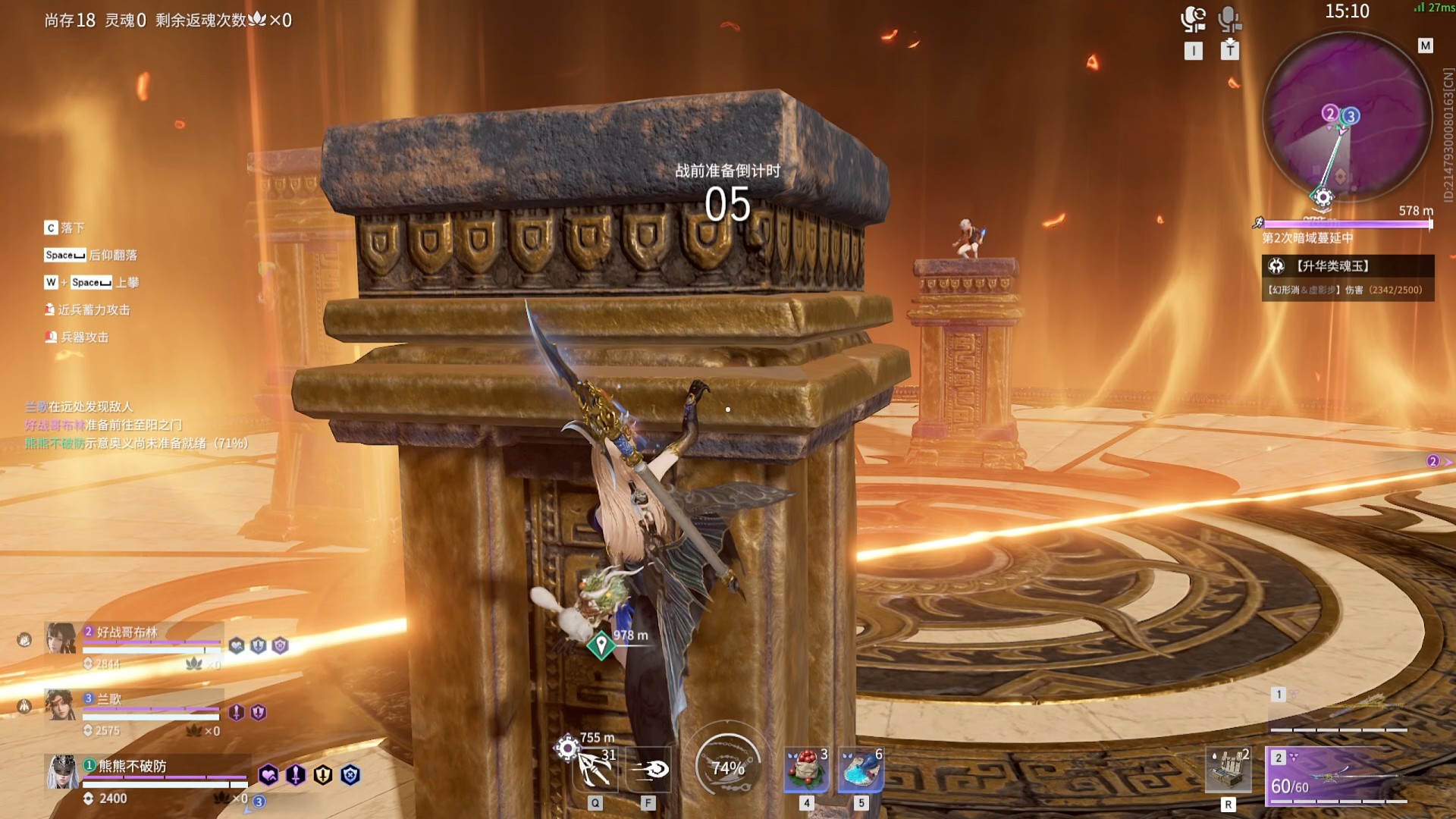Use the red consumable in slot 4

point(806,770)
